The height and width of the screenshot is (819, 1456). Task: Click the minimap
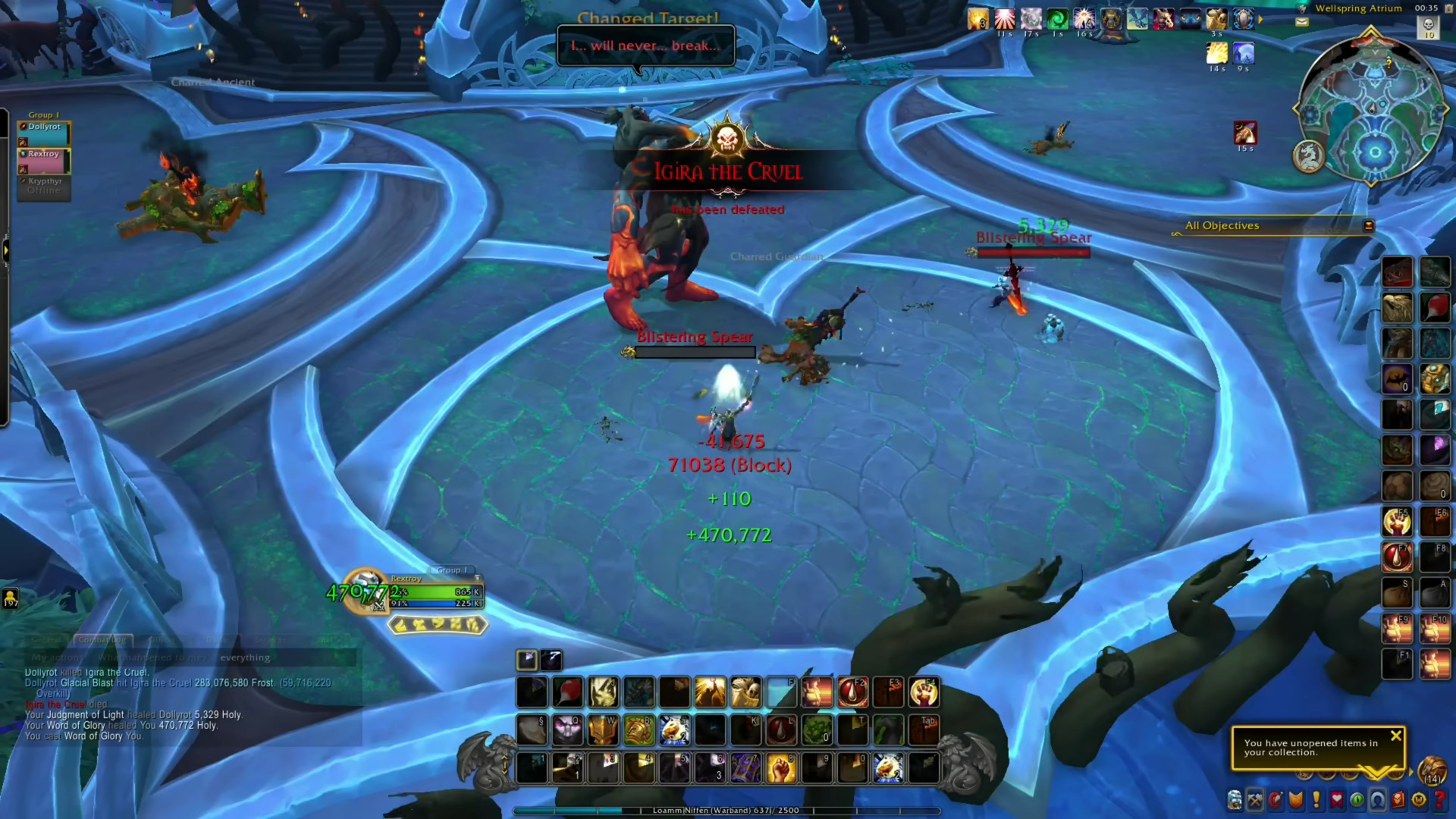pyautogui.click(x=1373, y=108)
